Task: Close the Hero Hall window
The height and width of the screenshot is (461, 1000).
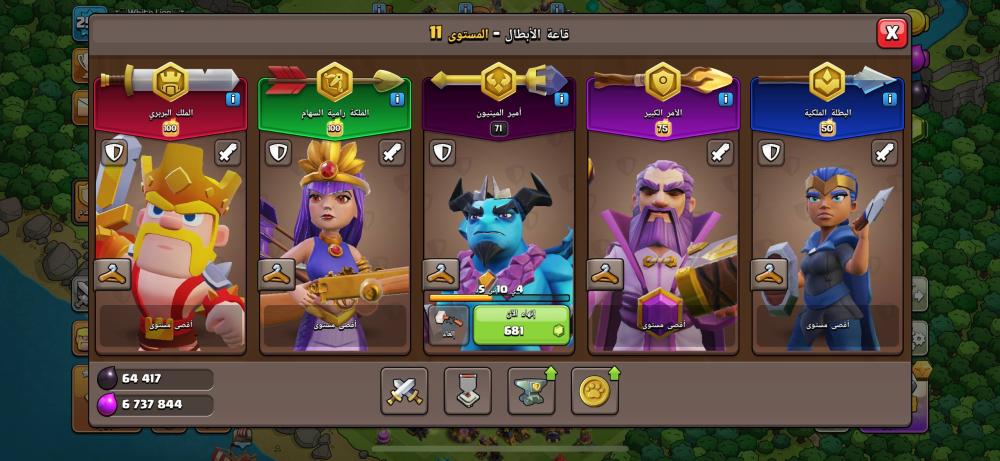Action: pyautogui.click(x=891, y=33)
